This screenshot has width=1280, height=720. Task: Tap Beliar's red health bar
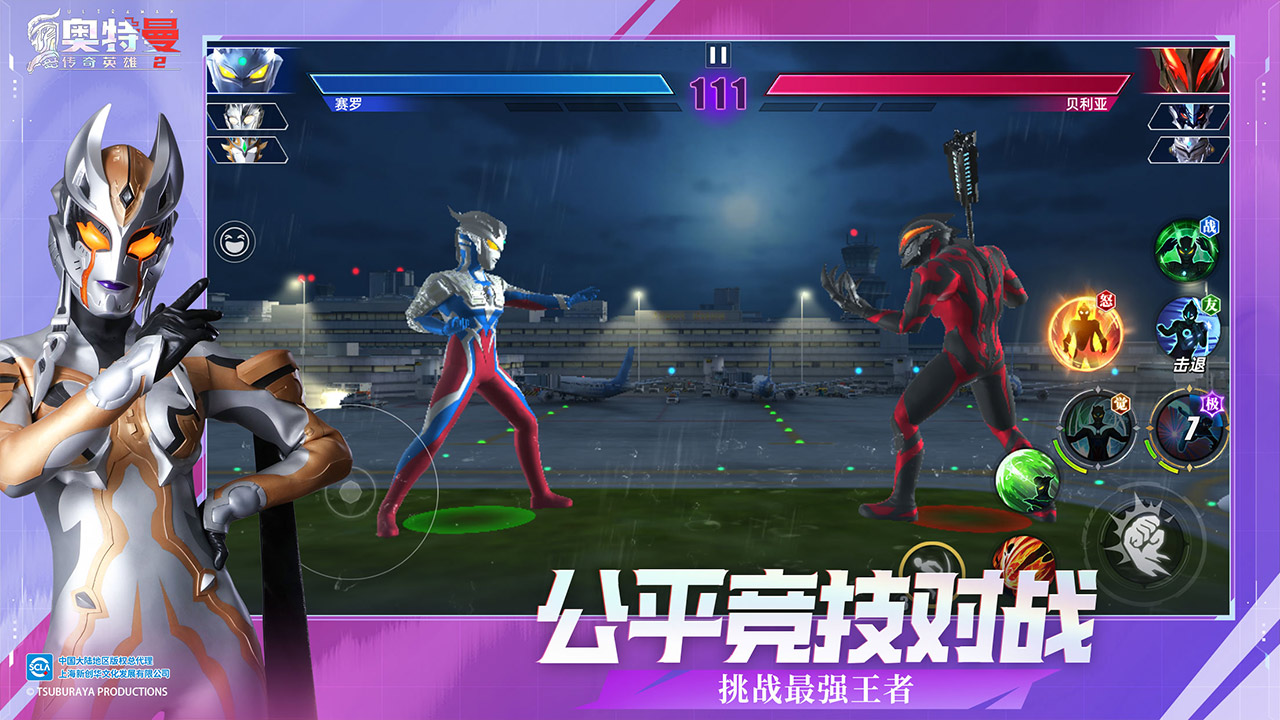[x=950, y=85]
